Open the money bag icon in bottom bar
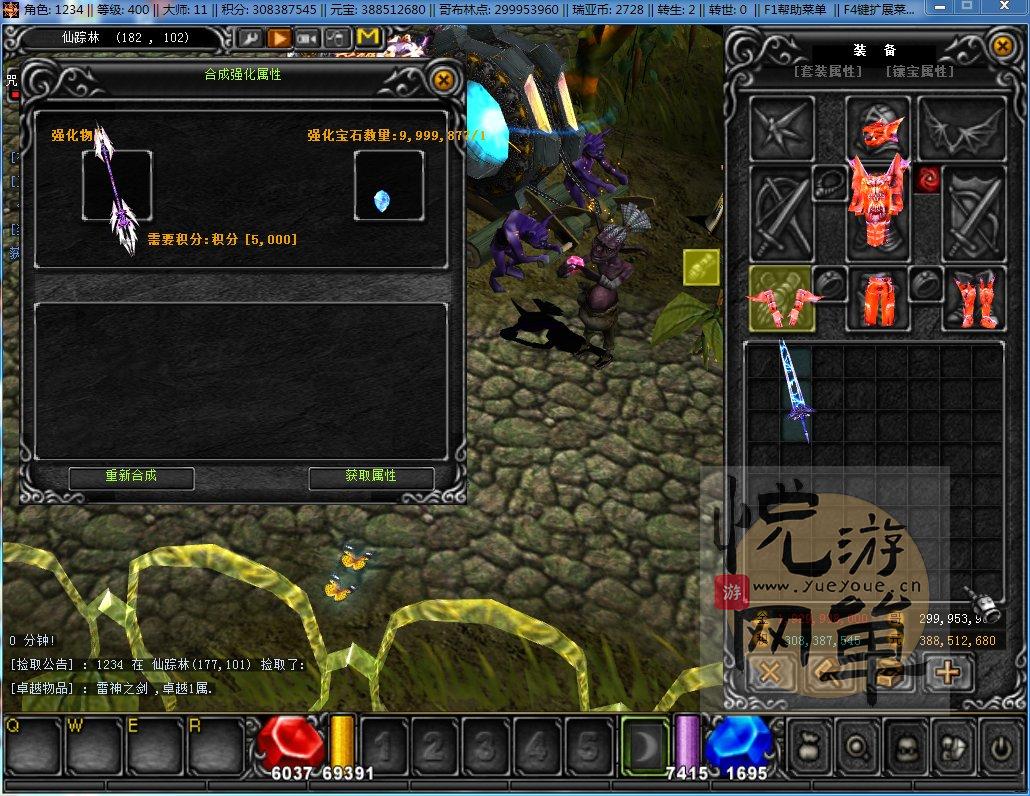Screen dimensions: 1030x796 [x=810, y=747]
